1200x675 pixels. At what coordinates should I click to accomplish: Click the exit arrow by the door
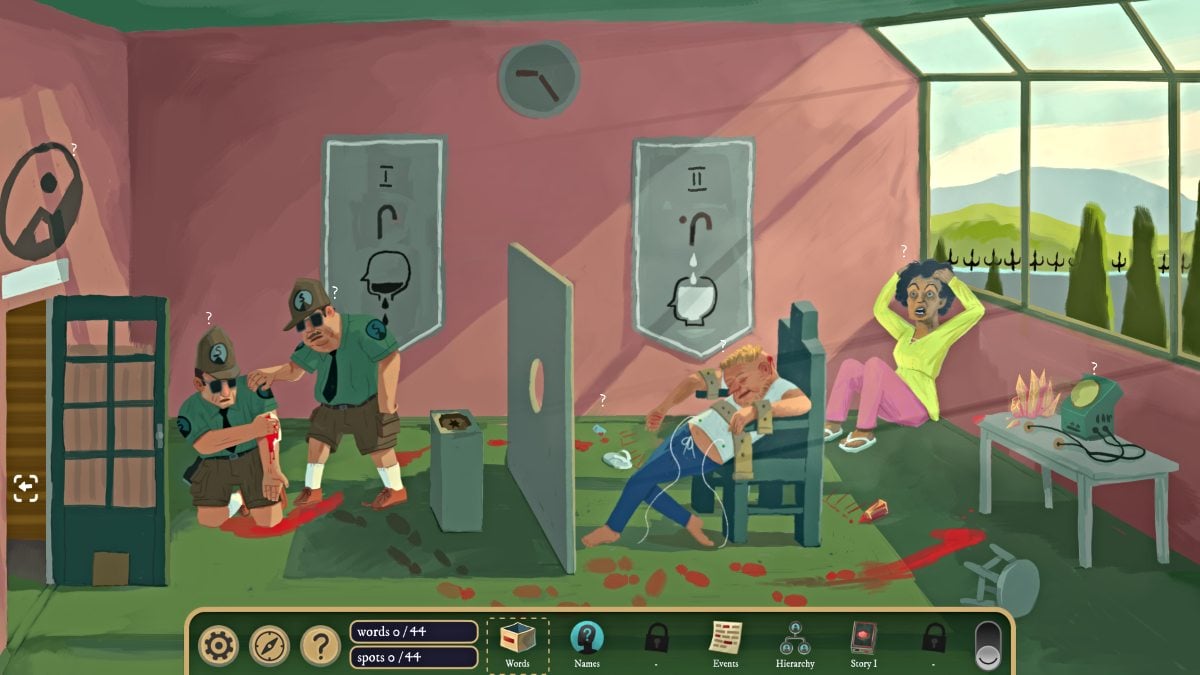(26, 488)
